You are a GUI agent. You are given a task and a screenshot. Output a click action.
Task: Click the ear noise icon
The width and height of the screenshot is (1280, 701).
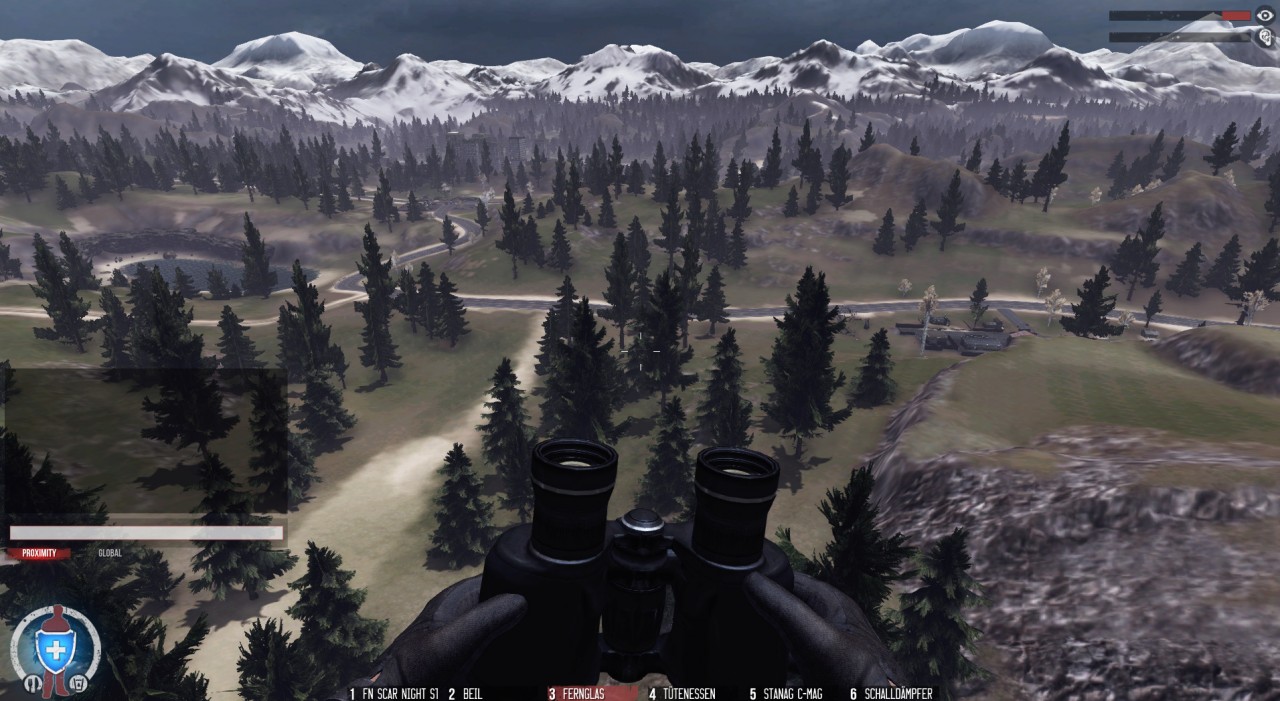point(1265,37)
